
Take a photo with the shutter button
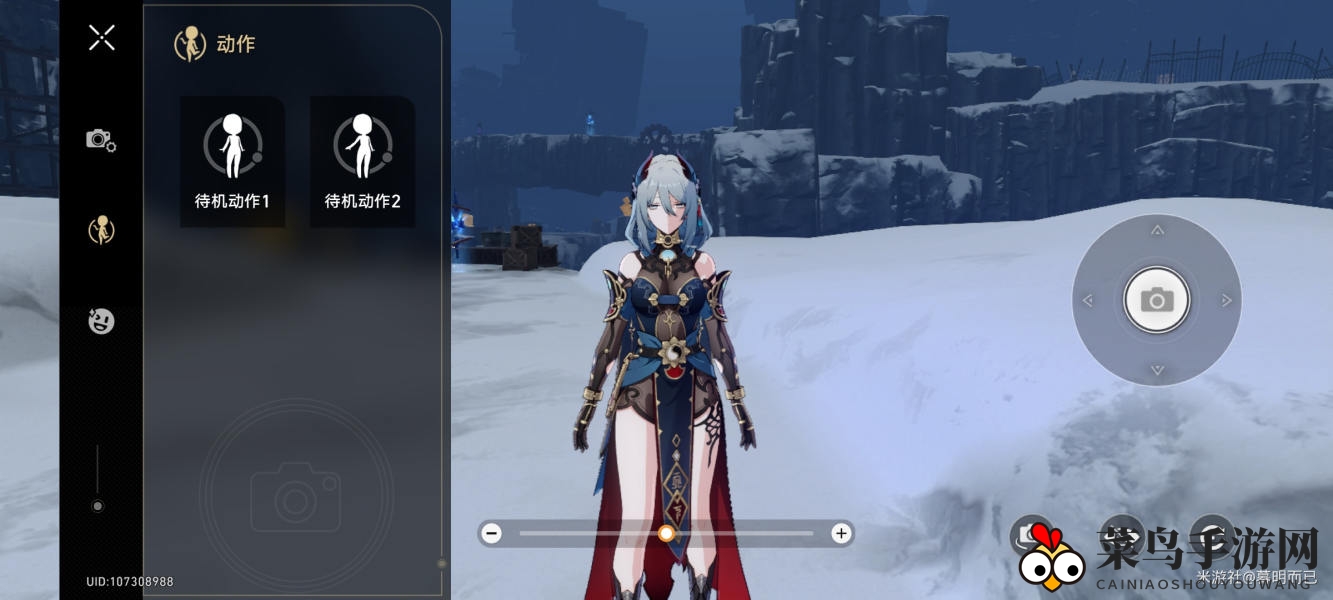1157,299
